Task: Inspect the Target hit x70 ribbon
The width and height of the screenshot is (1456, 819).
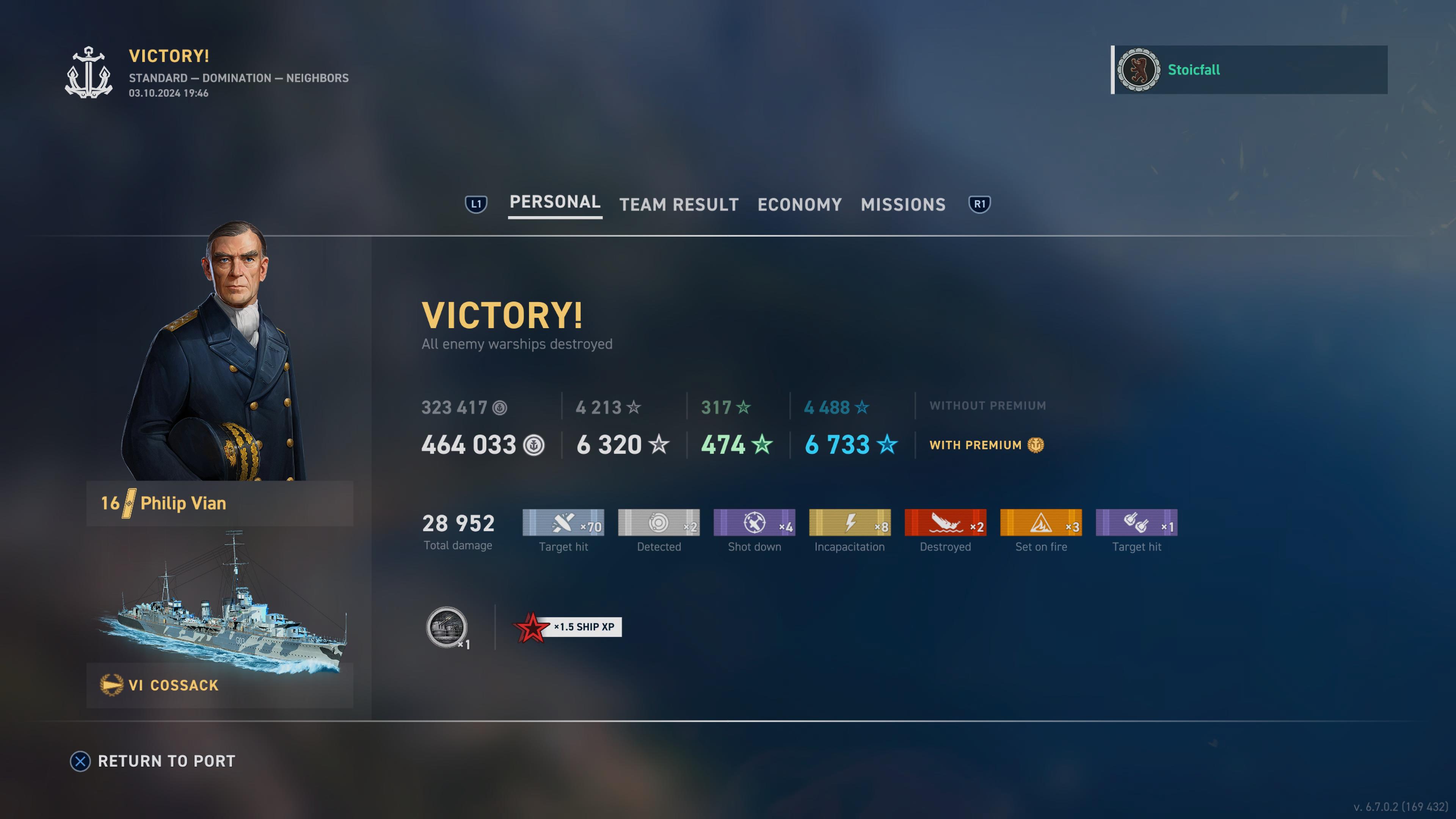Action: coord(563,523)
